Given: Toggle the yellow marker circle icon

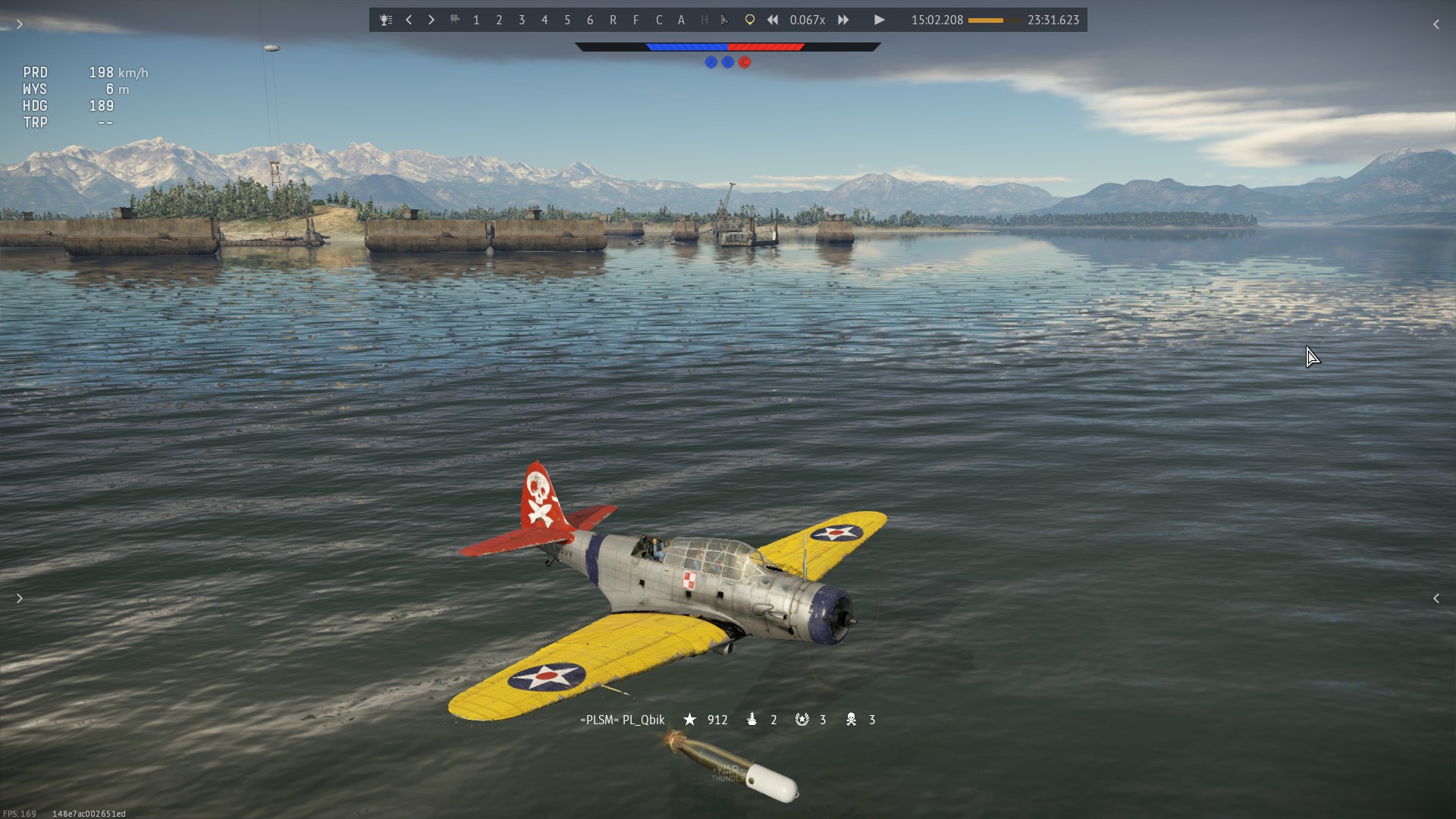Looking at the screenshot, I should [749, 20].
